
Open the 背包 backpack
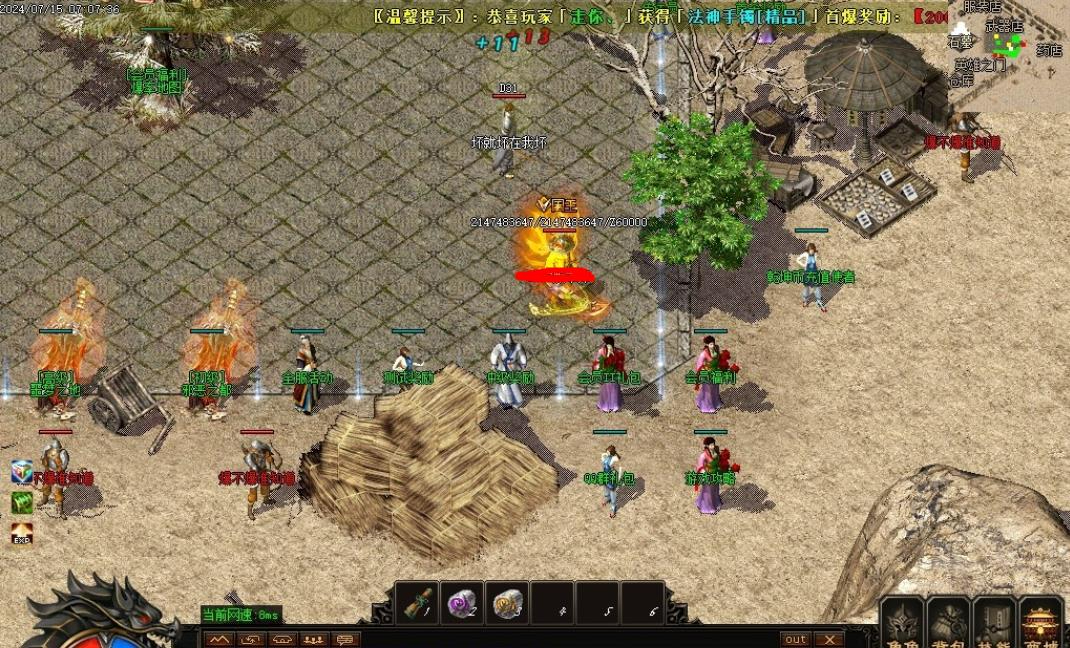click(x=948, y=624)
